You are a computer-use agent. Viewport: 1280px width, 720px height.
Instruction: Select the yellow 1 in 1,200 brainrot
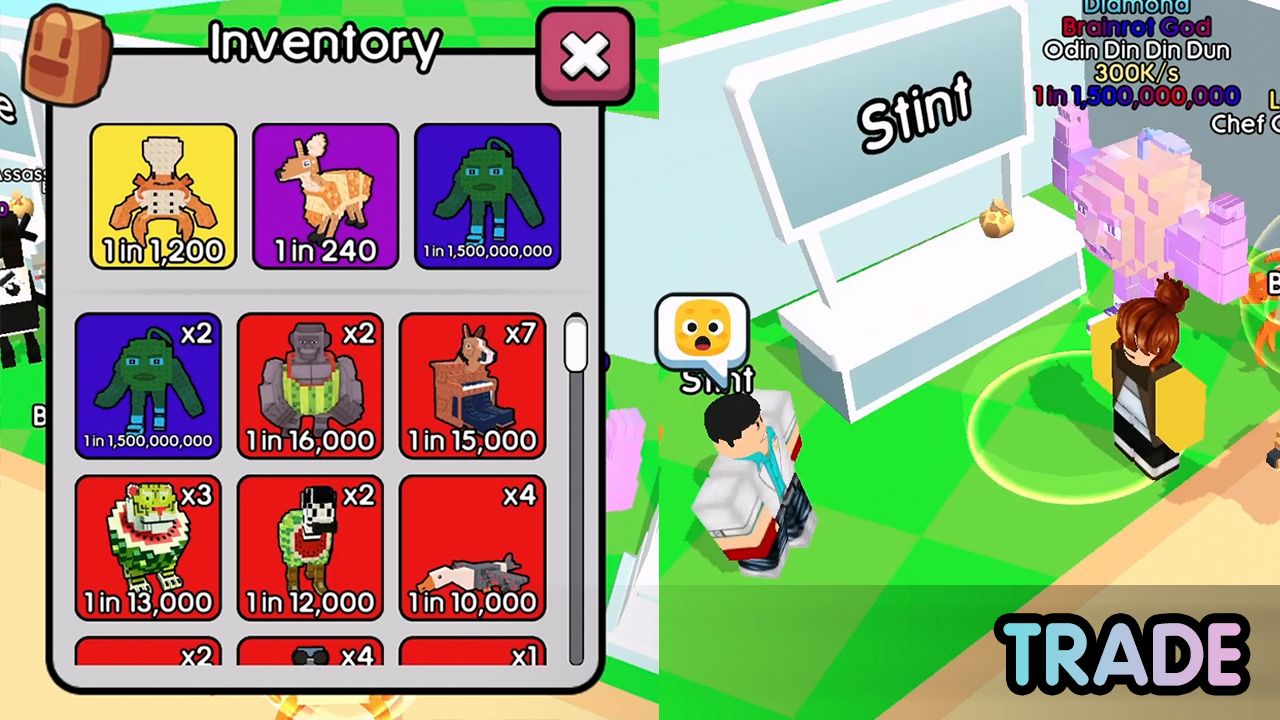point(163,196)
